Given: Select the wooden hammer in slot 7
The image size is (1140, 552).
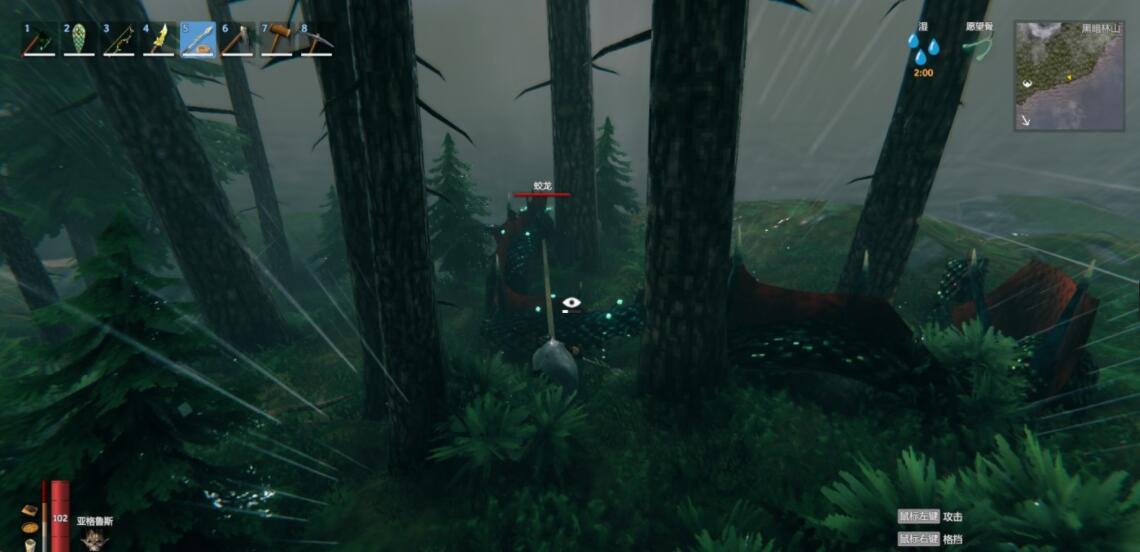Looking at the screenshot, I should [278, 40].
